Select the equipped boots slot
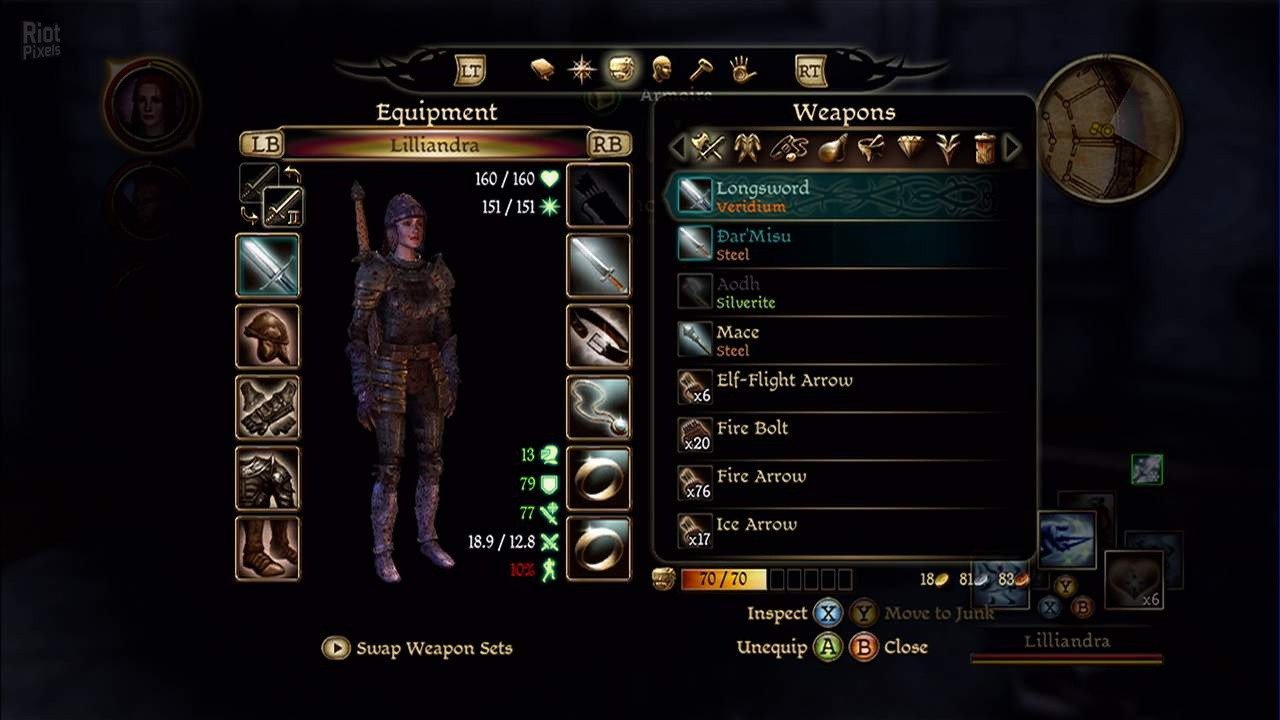The height and width of the screenshot is (720, 1280). (x=267, y=548)
